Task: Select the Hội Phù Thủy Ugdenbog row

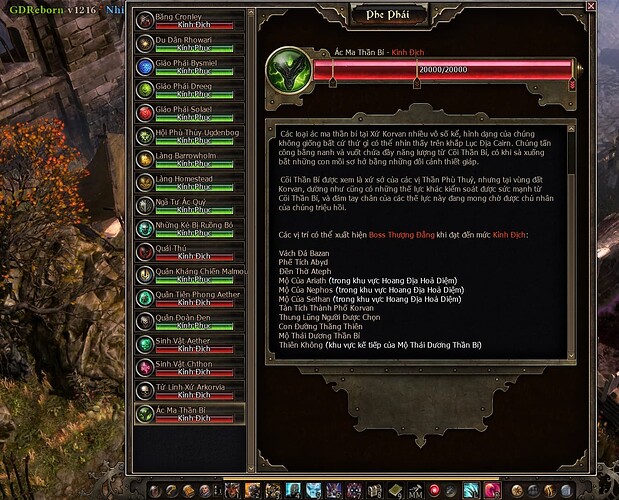Action: pos(188,136)
